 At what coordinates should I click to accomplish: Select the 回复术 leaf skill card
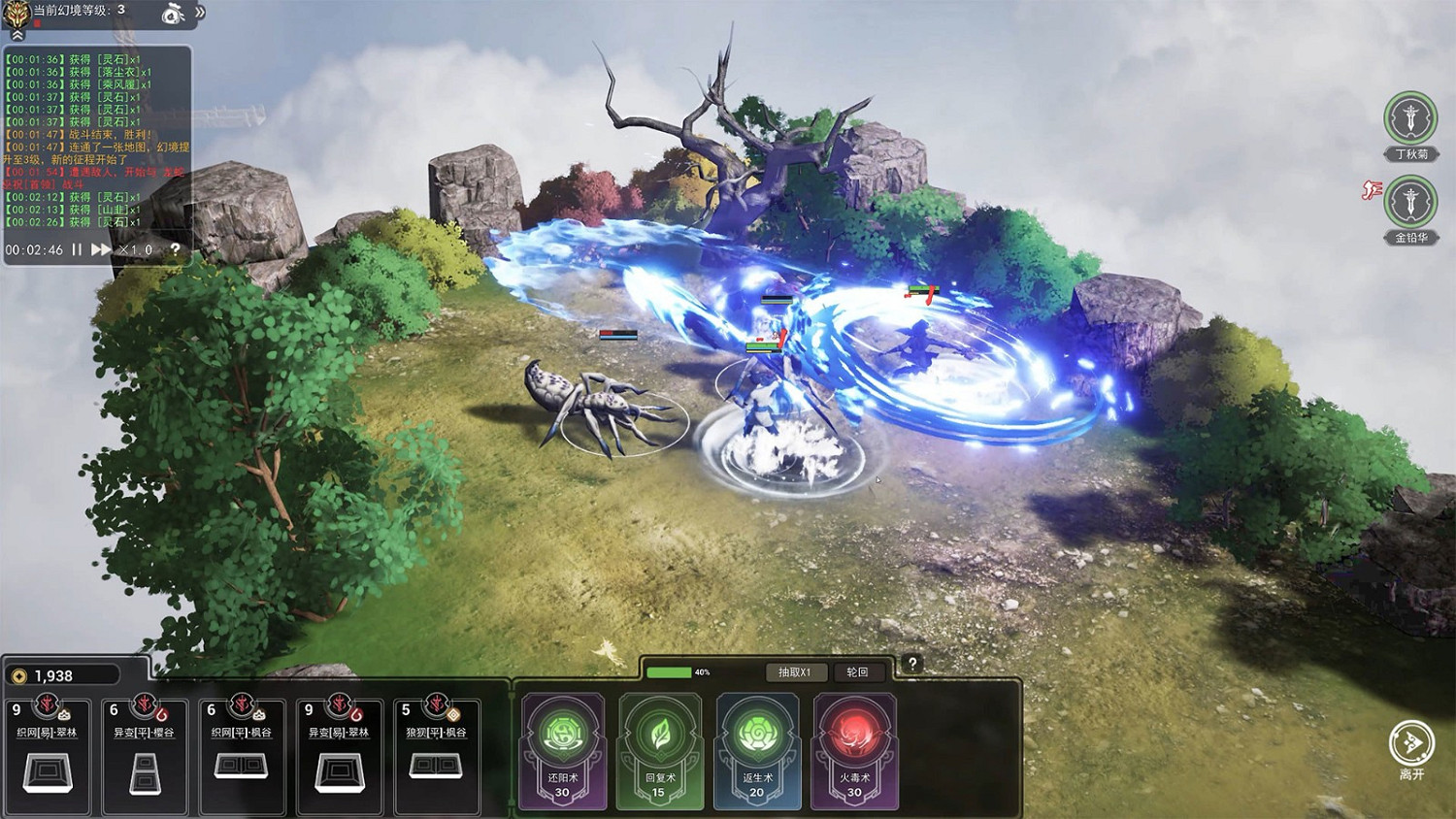[660, 747]
